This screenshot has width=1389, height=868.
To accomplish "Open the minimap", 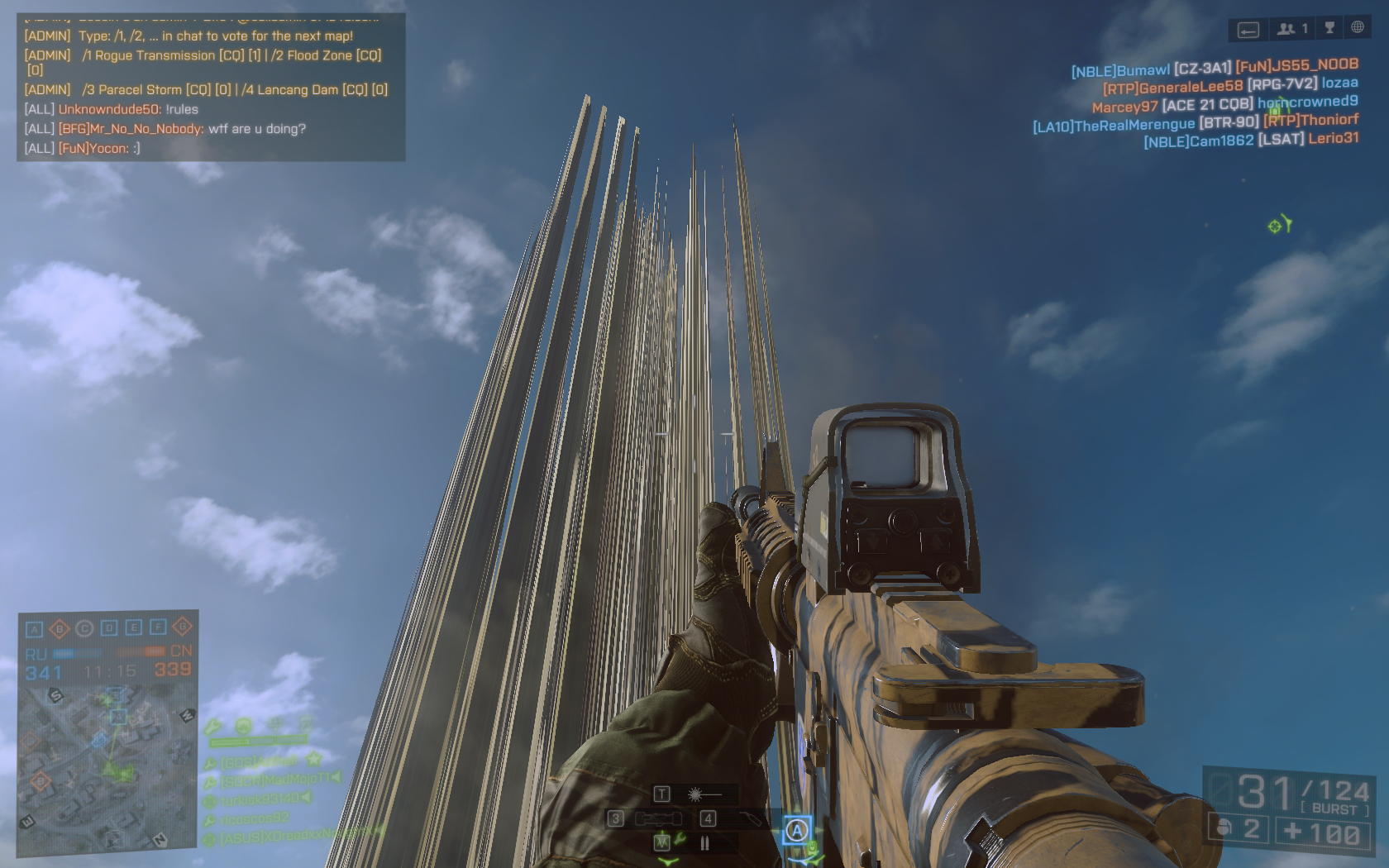I will (x=106, y=769).
